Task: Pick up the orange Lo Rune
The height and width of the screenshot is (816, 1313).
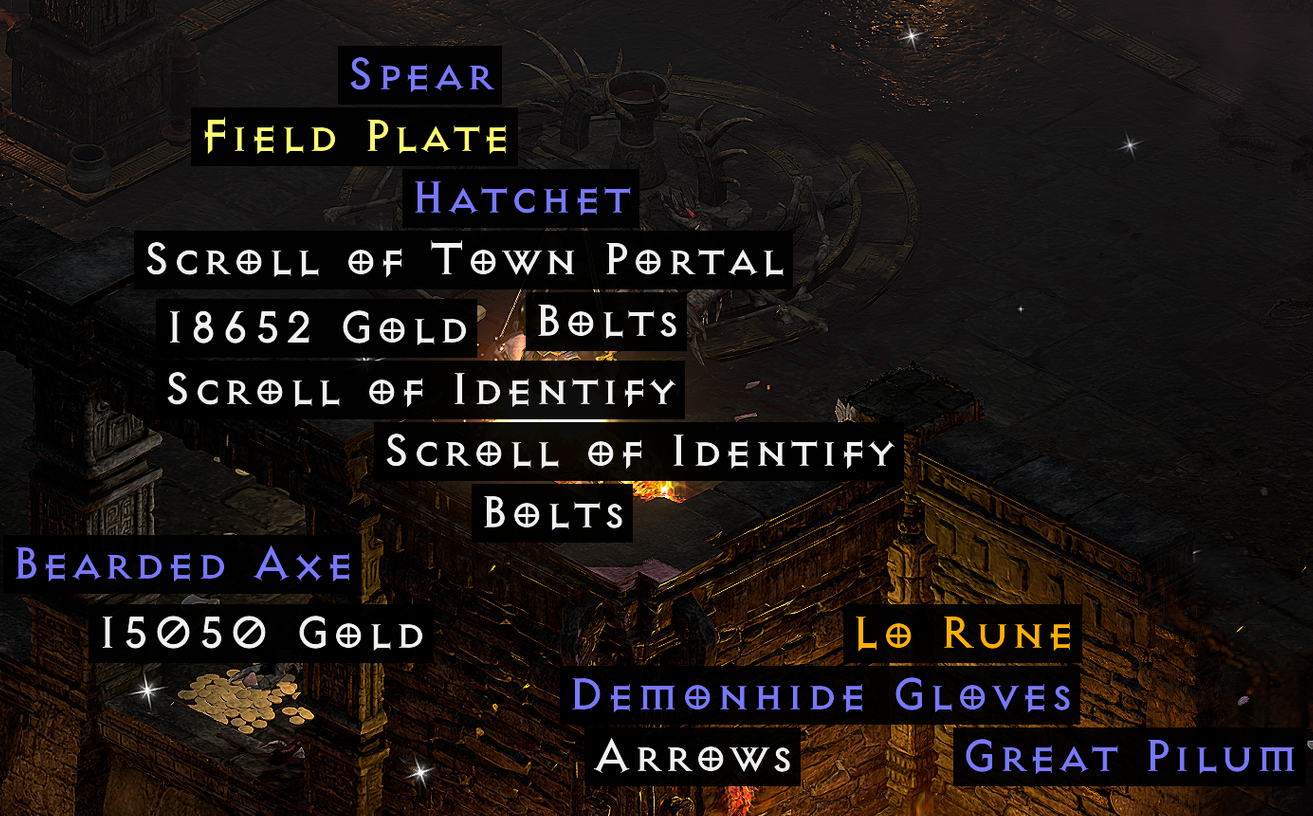Action: point(961,632)
